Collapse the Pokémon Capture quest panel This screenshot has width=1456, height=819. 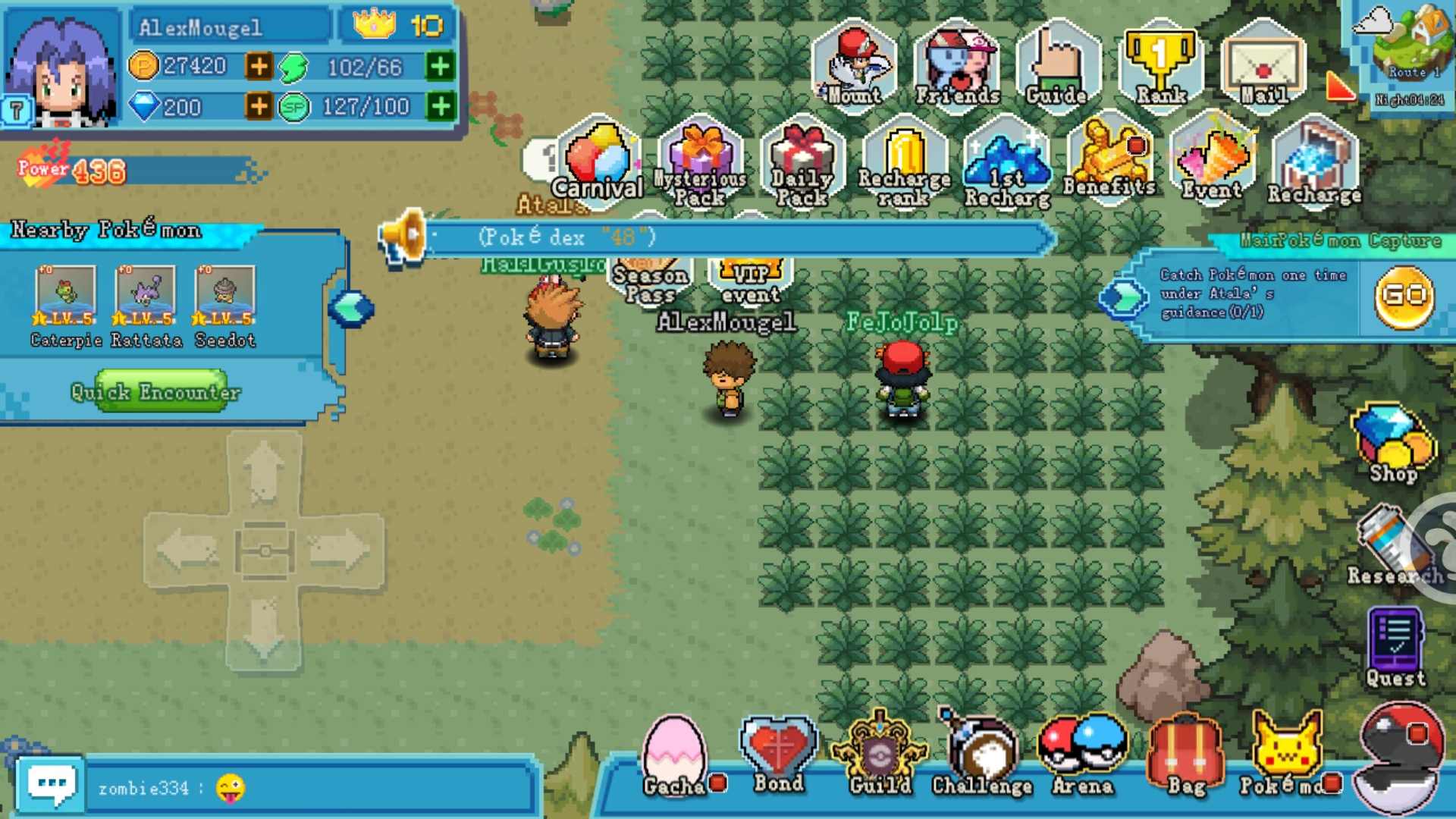tap(1124, 298)
